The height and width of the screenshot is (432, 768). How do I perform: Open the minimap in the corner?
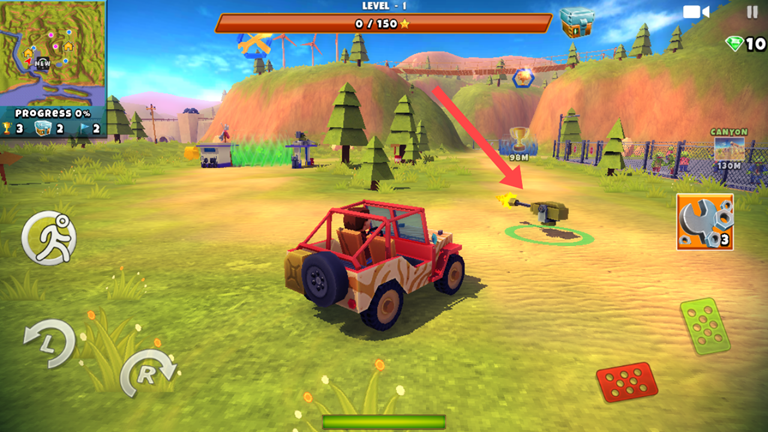[53, 53]
